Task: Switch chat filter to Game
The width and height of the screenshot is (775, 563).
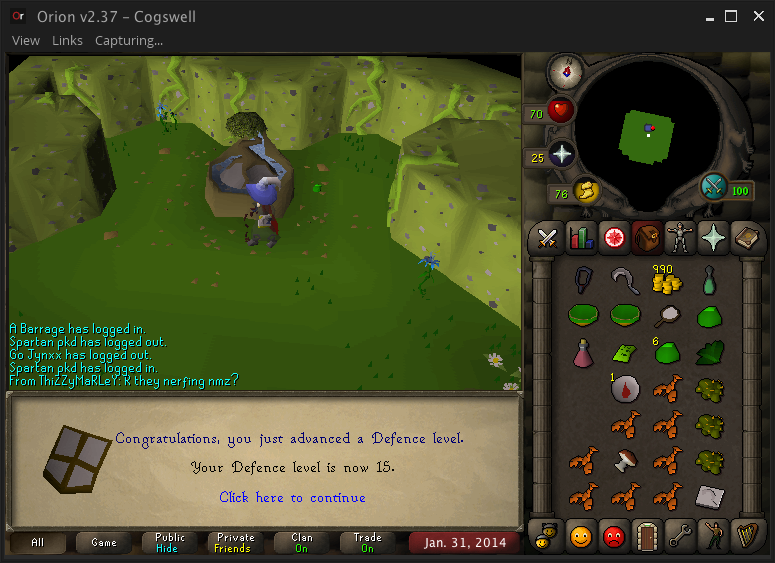Action: 104,543
